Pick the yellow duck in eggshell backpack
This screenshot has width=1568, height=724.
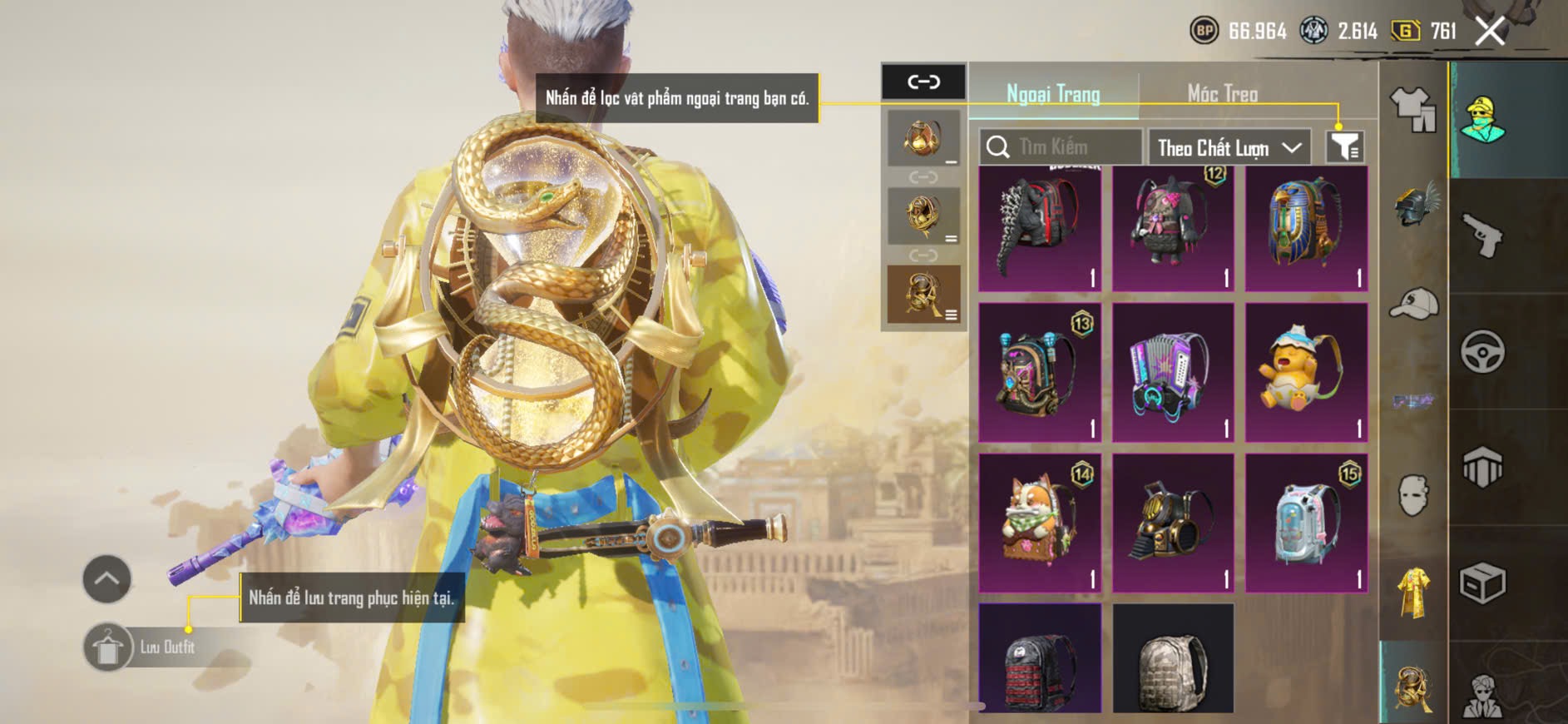1306,372
